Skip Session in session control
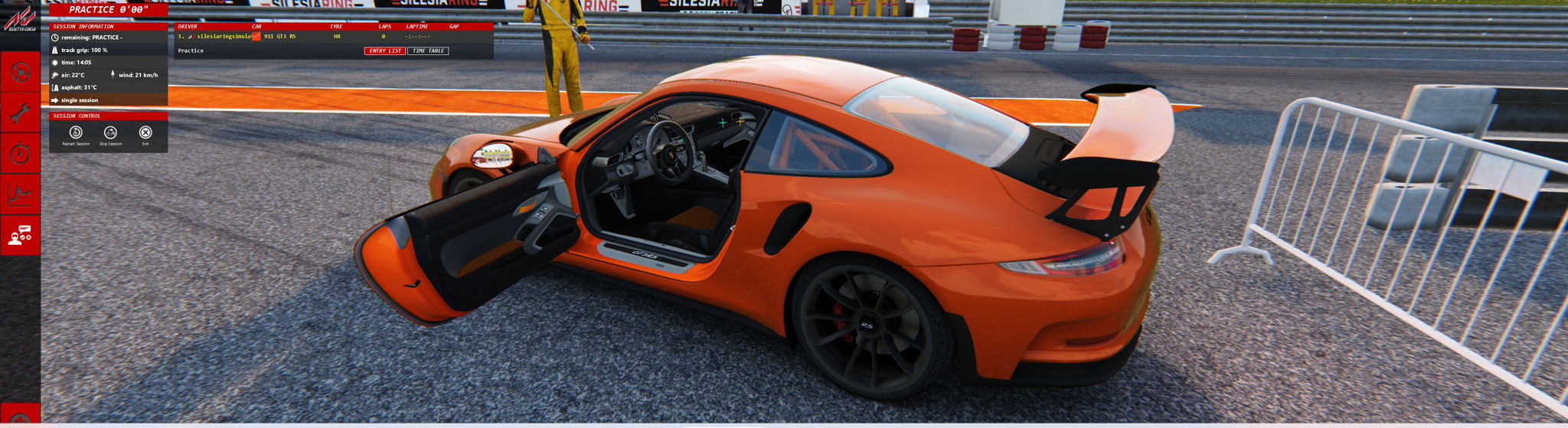Screen dimensions: 1568x428 [110, 135]
